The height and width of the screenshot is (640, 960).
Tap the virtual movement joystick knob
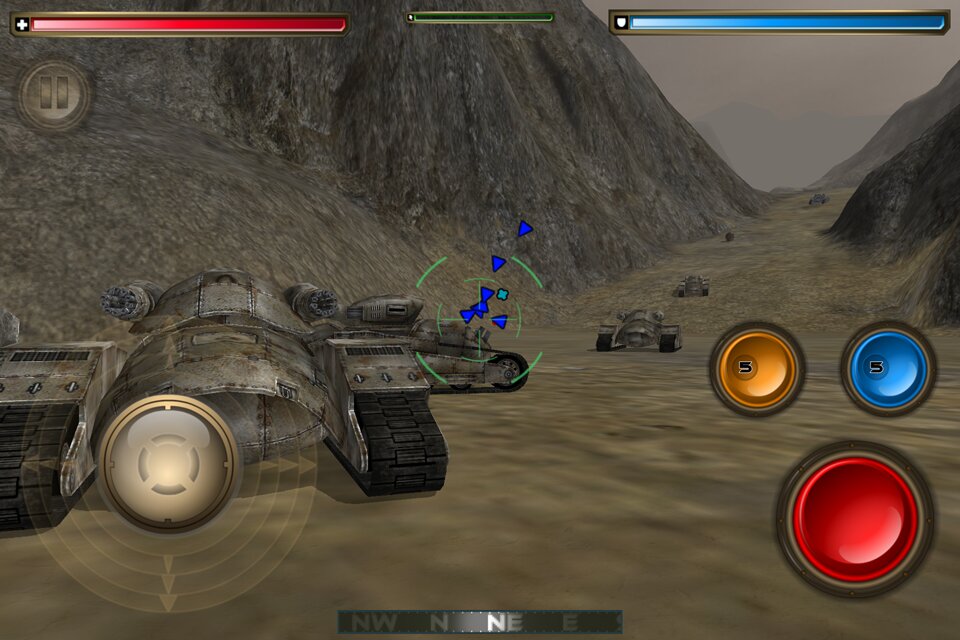pos(169,463)
